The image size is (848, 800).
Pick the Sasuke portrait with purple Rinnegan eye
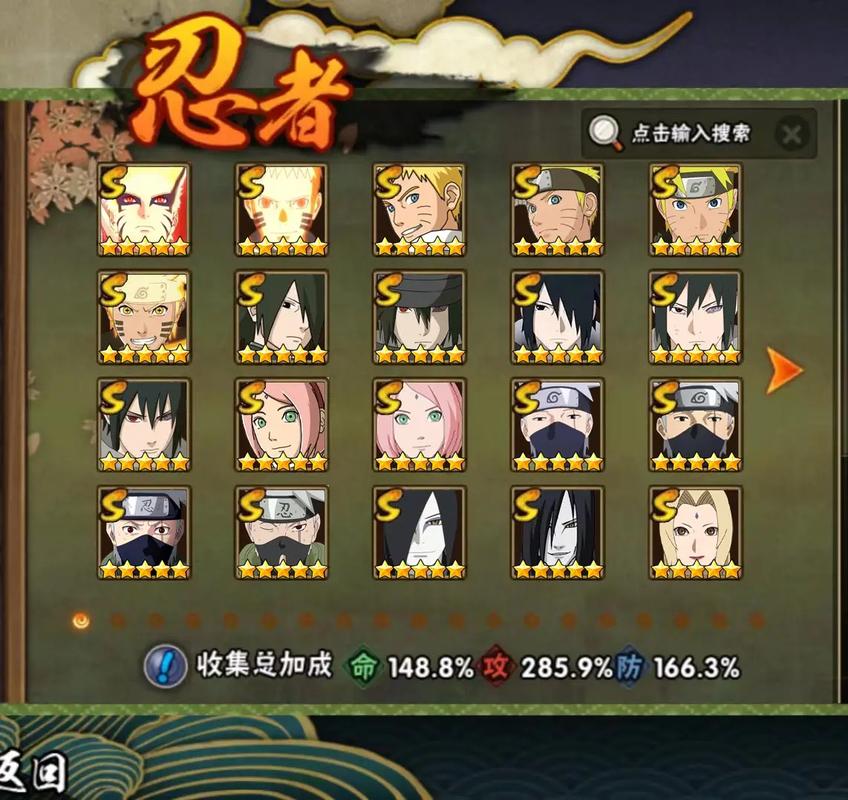[x=695, y=318]
